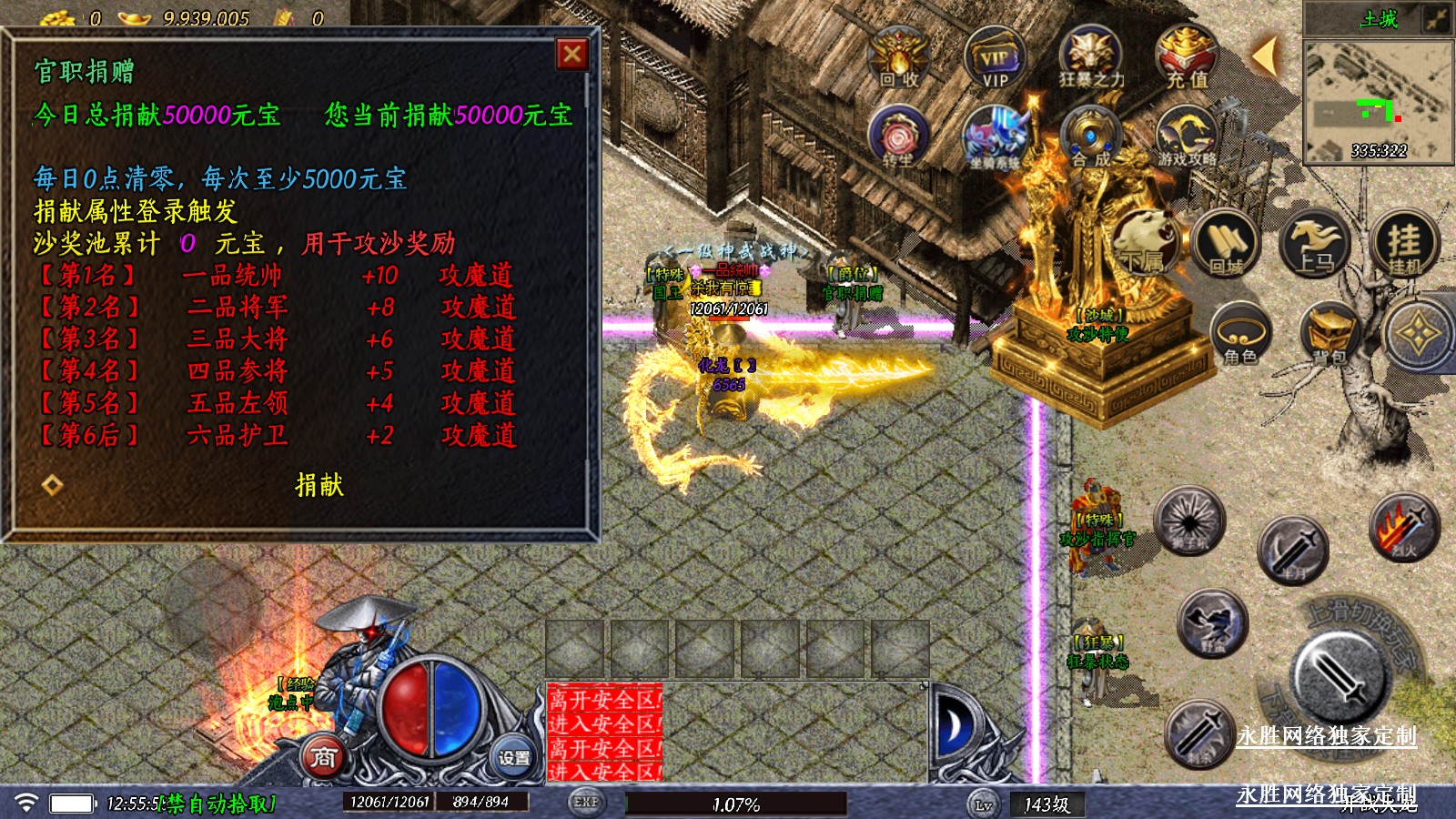Confirm donation with the 捐献 button
The width and height of the screenshot is (1456, 819).
tap(319, 485)
